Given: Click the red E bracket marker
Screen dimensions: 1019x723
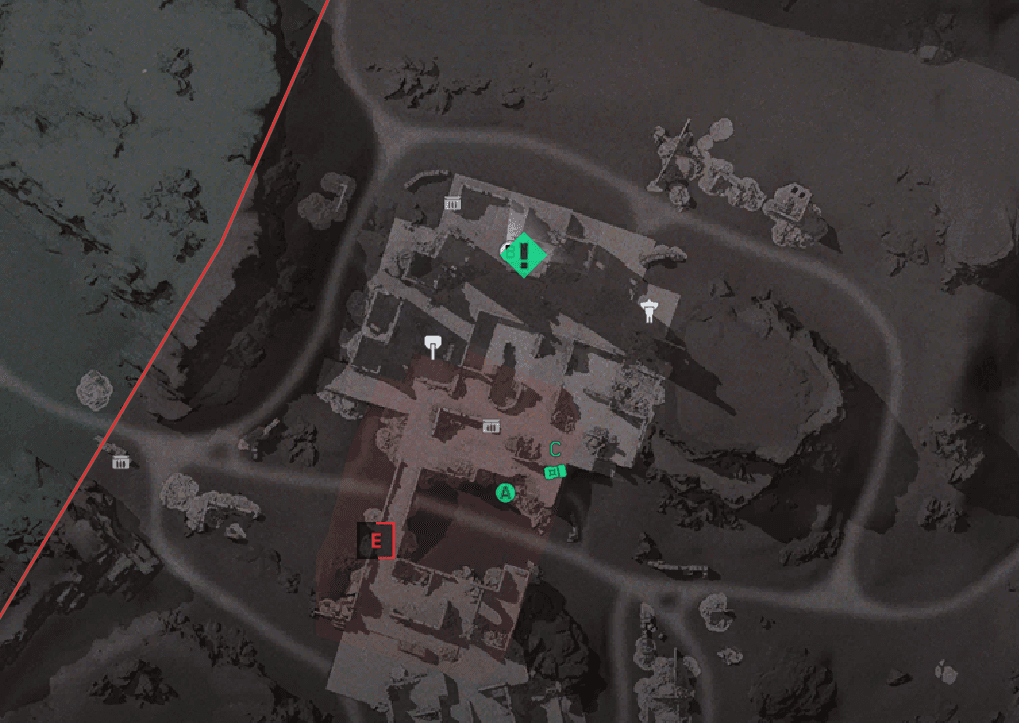Looking at the screenshot, I should pyautogui.click(x=378, y=540).
